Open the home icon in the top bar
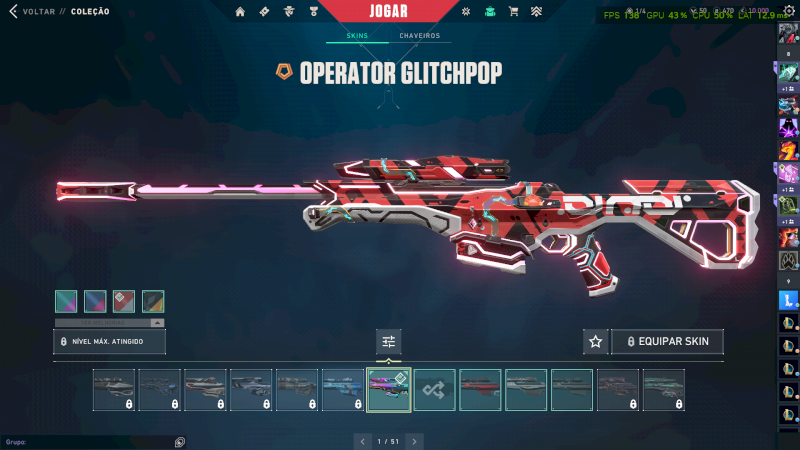 (x=240, y=12)
